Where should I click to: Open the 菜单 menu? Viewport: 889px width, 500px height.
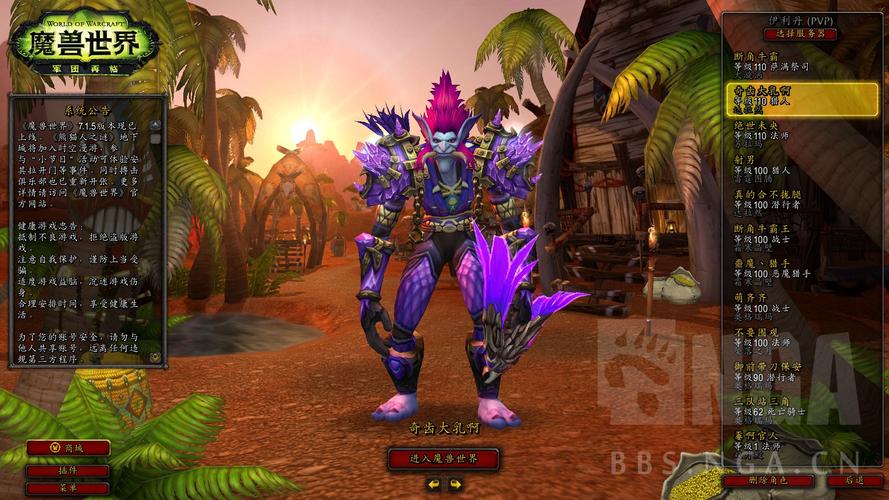coord(68,488)
